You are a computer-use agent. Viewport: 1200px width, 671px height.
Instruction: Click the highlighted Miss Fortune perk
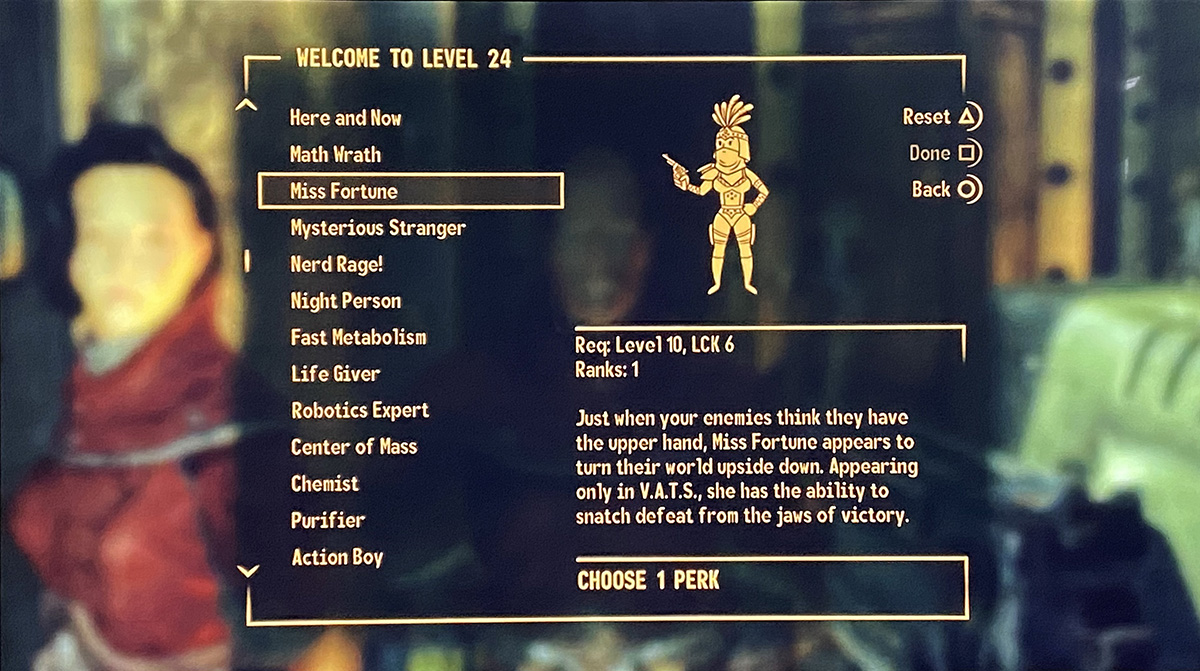click(x=410, y=191)
